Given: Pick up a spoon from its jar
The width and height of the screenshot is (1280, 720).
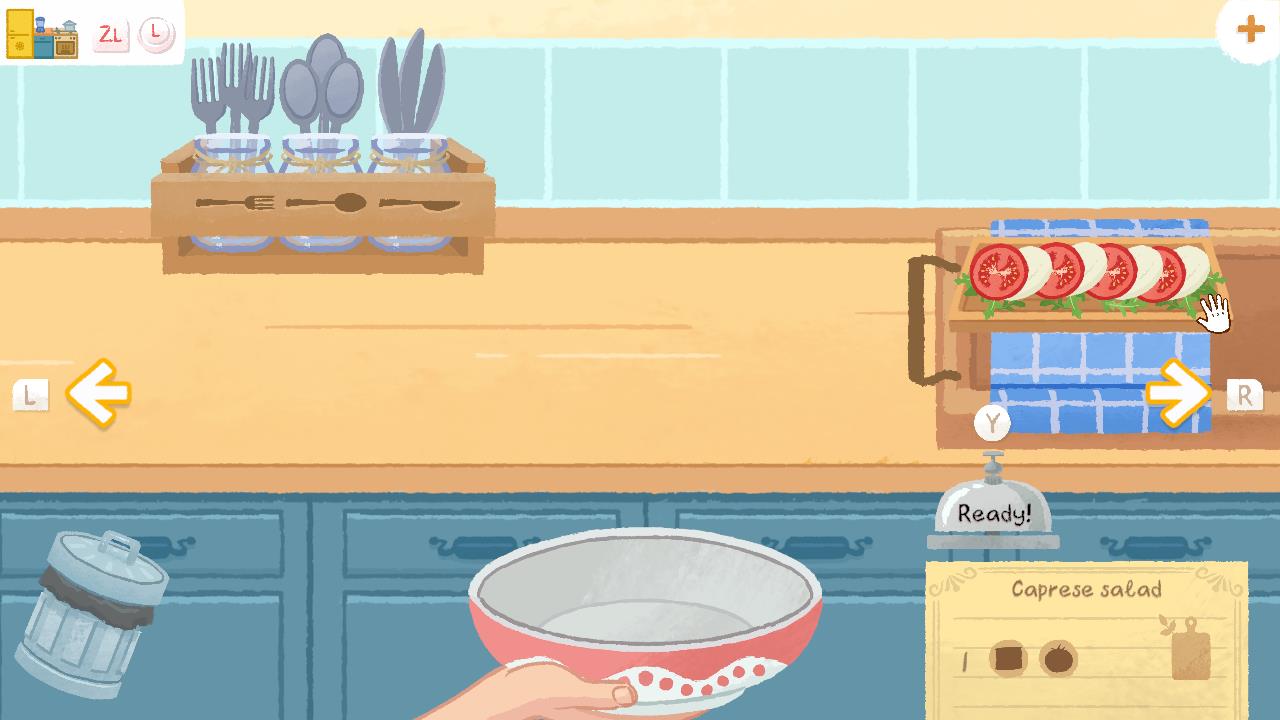Looking at the screenshot, I should point(322,80).
